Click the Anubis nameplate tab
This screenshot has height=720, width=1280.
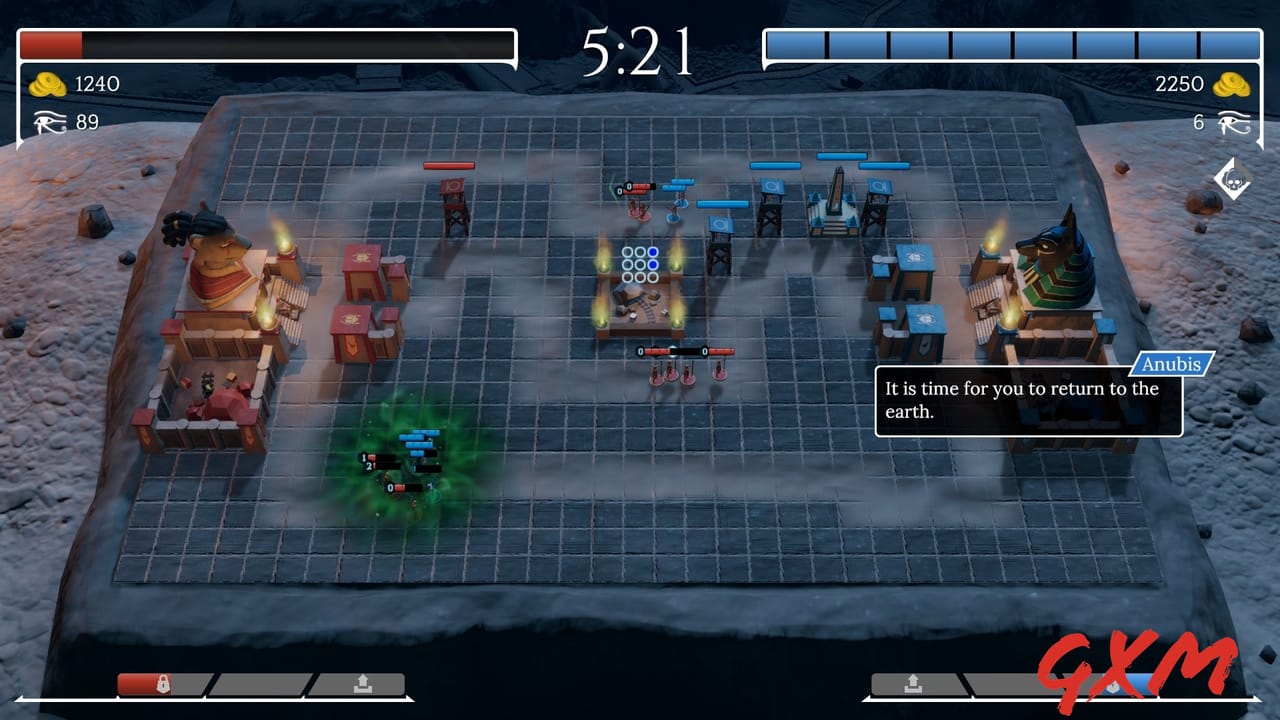pyautogui.click(x=1171, y=364)
